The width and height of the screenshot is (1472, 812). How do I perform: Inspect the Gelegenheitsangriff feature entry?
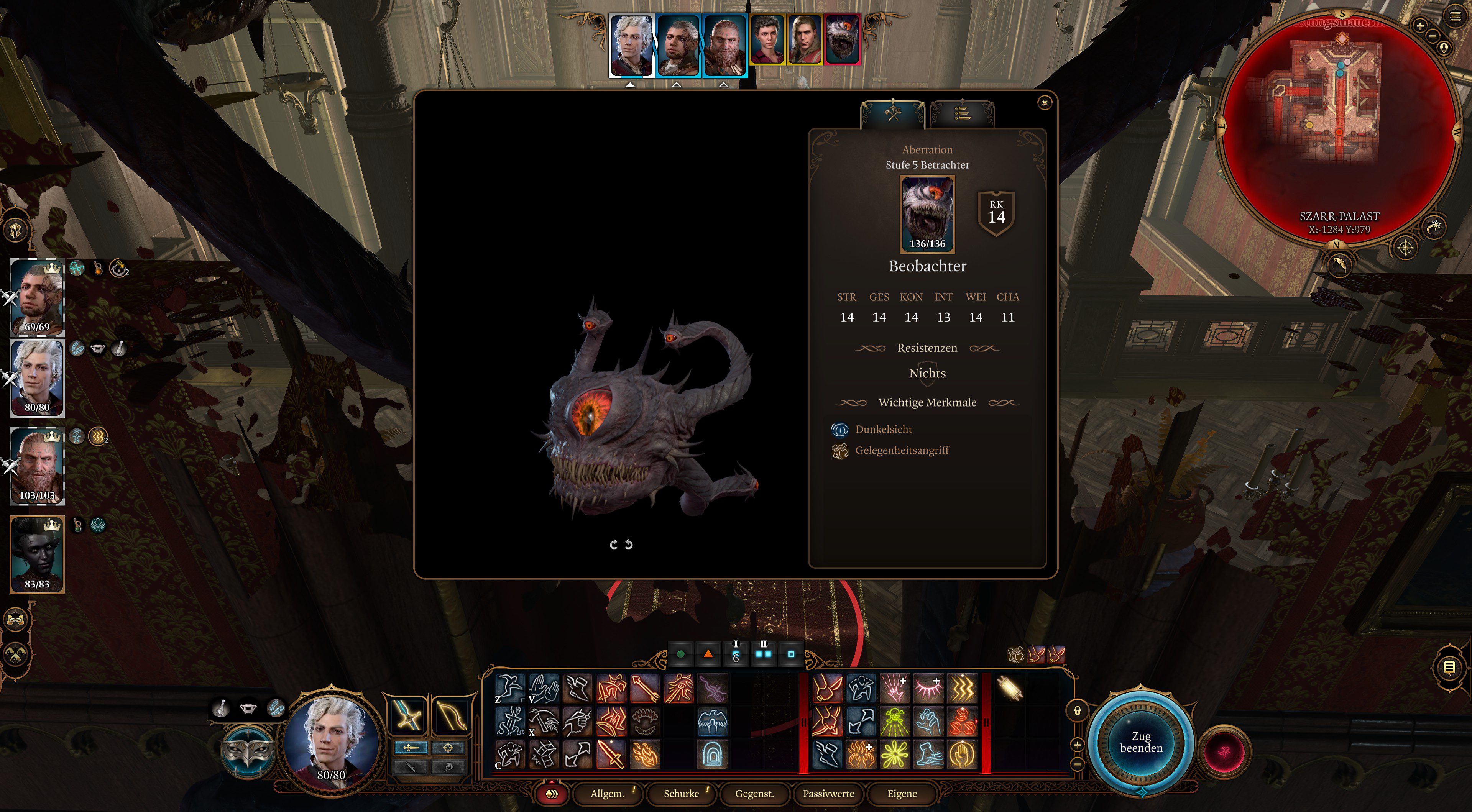click(902, 450)
